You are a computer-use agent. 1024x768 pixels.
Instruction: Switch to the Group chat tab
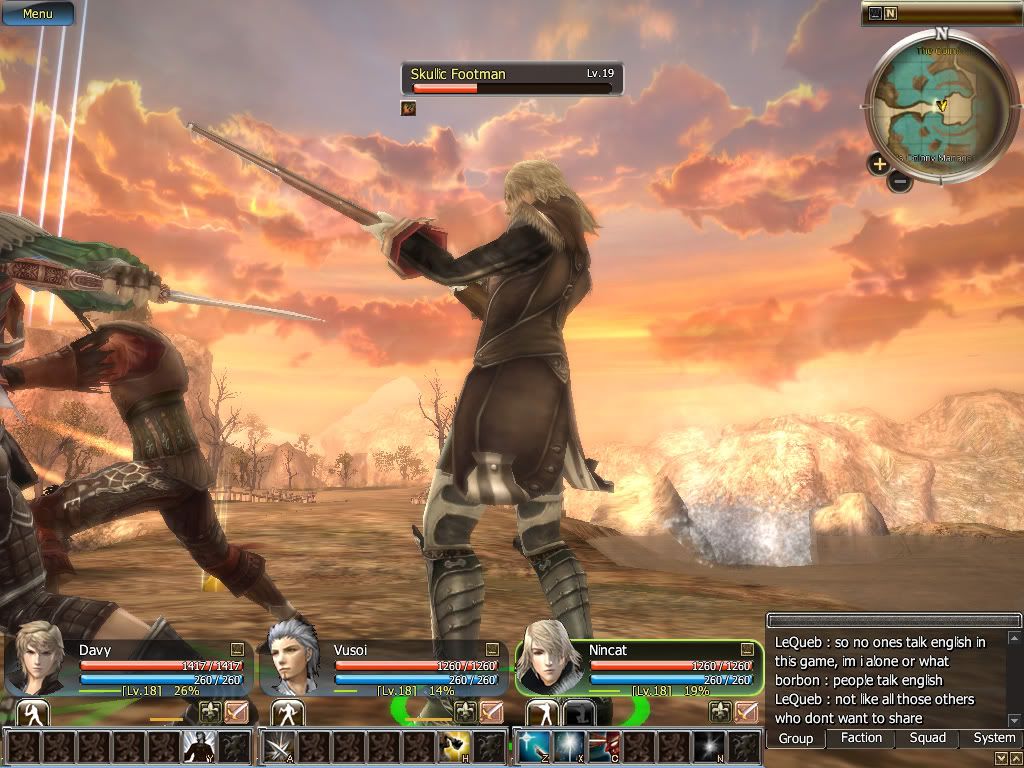[x=796, y=739]
